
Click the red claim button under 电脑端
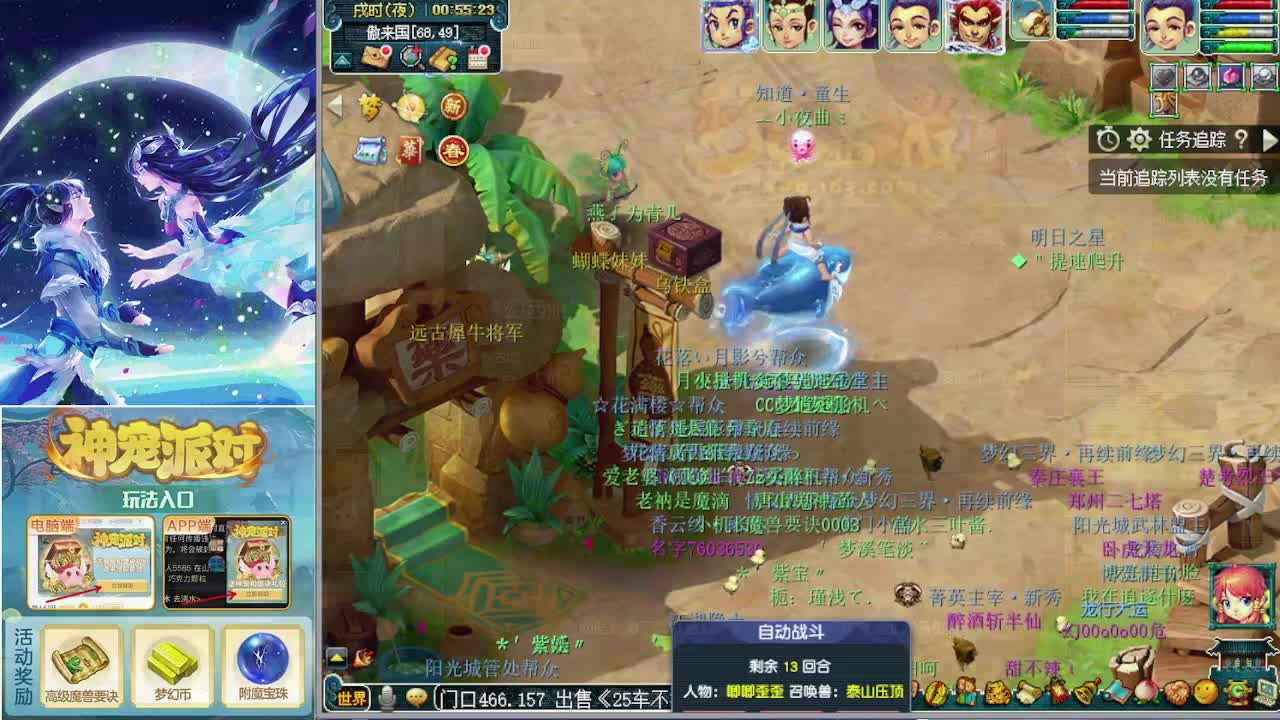coord(126,586)
